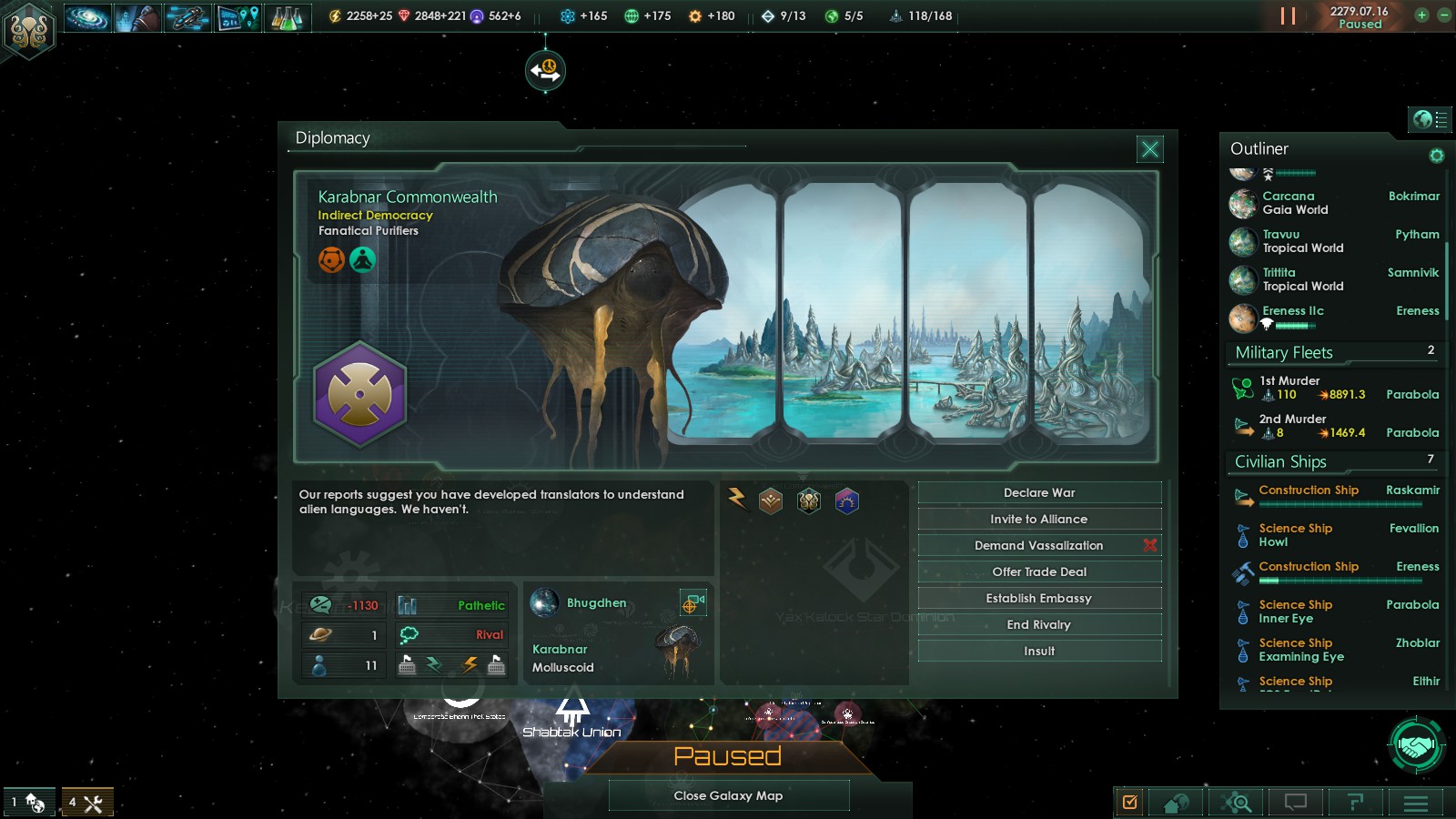The width and height of the screenshot is (1456, 819).
Task: End Rivalry with this empire
Action: 1039,624
